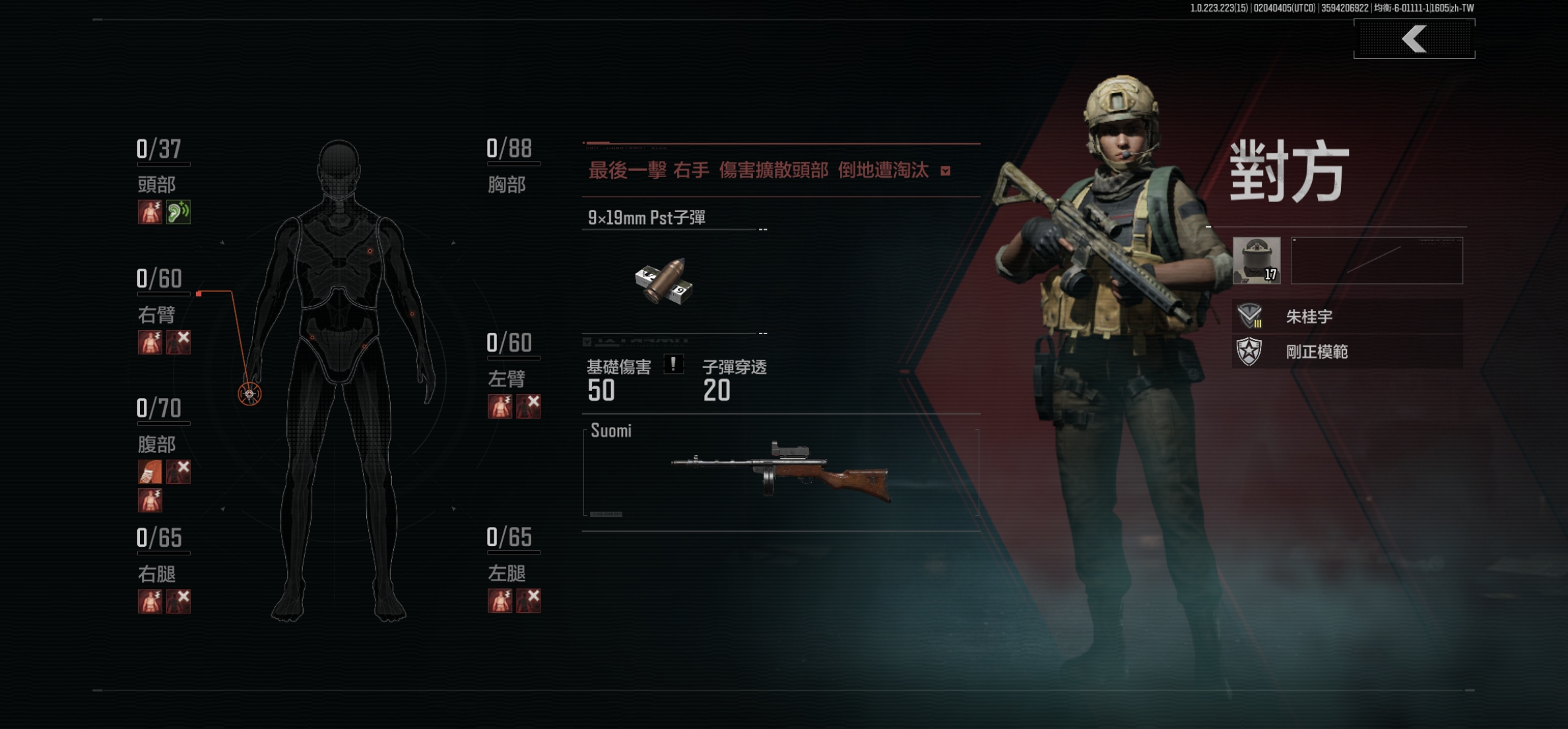This screenshot has width=1568, height=729.
Task: Select the 9×19mm Pst bullet icon
Action: [x=664, y=282]
